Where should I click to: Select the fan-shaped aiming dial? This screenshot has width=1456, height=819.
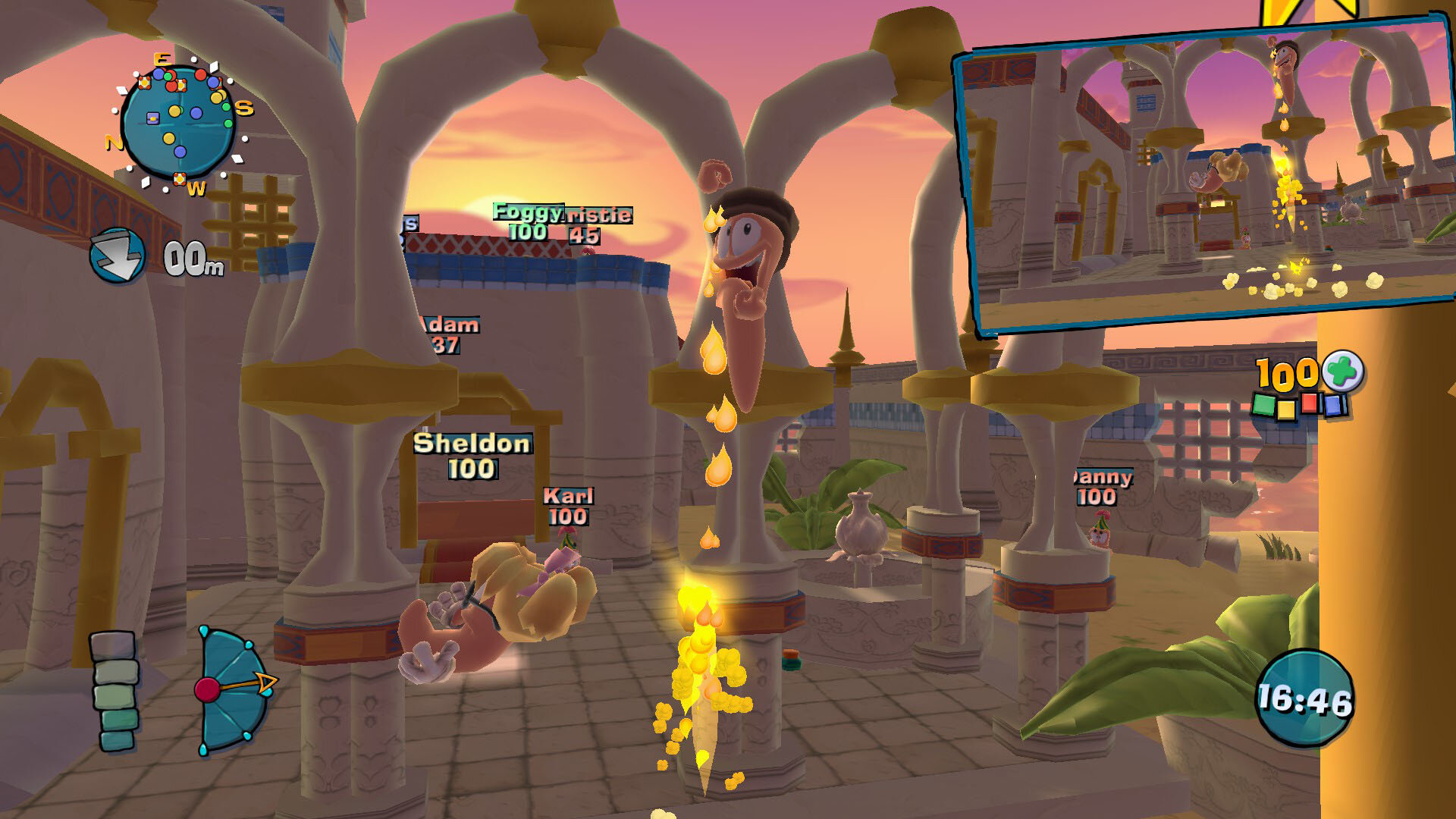[231, 690]
